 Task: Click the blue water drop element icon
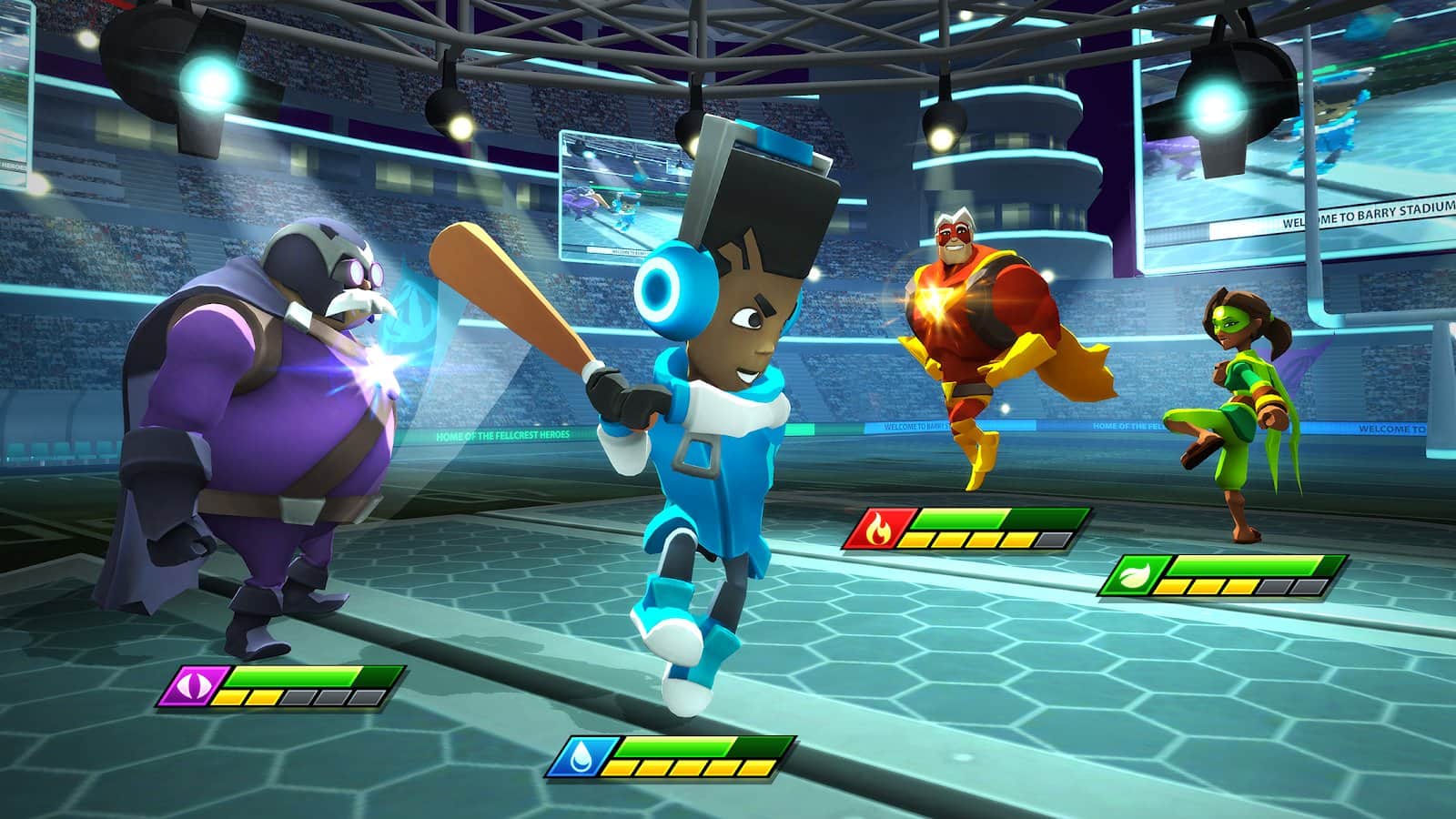tap(580, 757)
